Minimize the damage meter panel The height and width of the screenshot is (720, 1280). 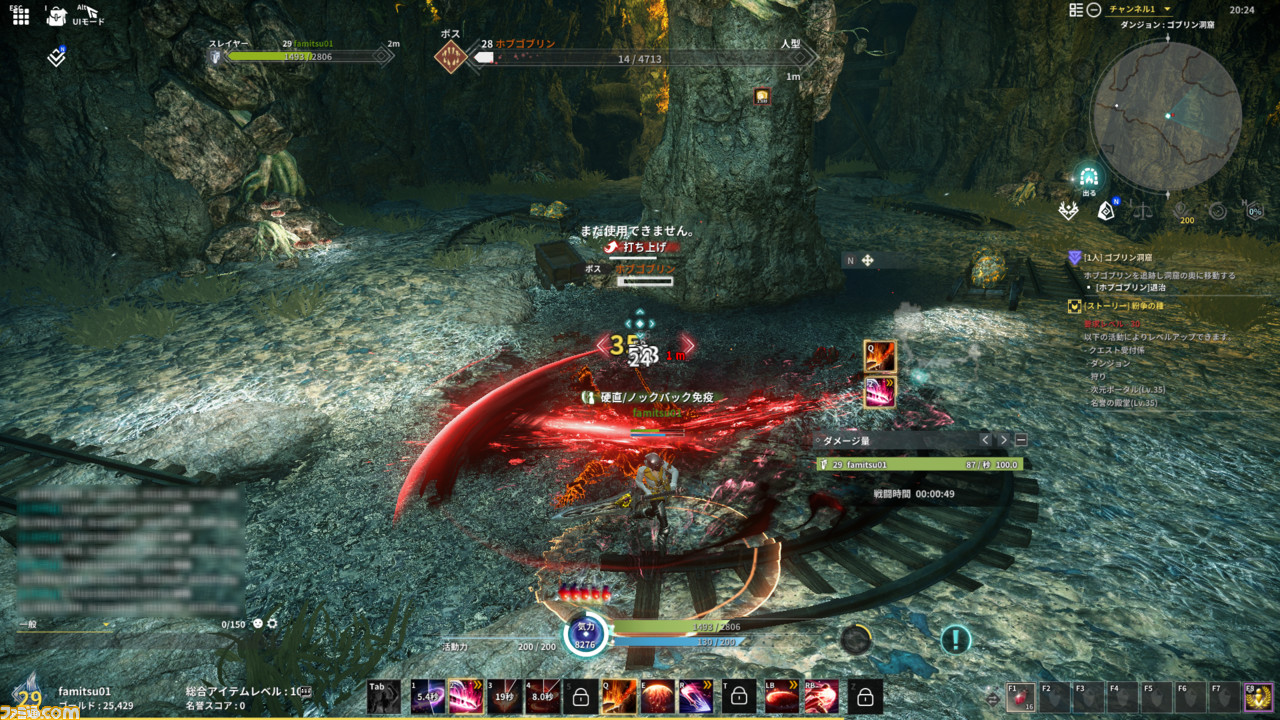(1021, 440)
